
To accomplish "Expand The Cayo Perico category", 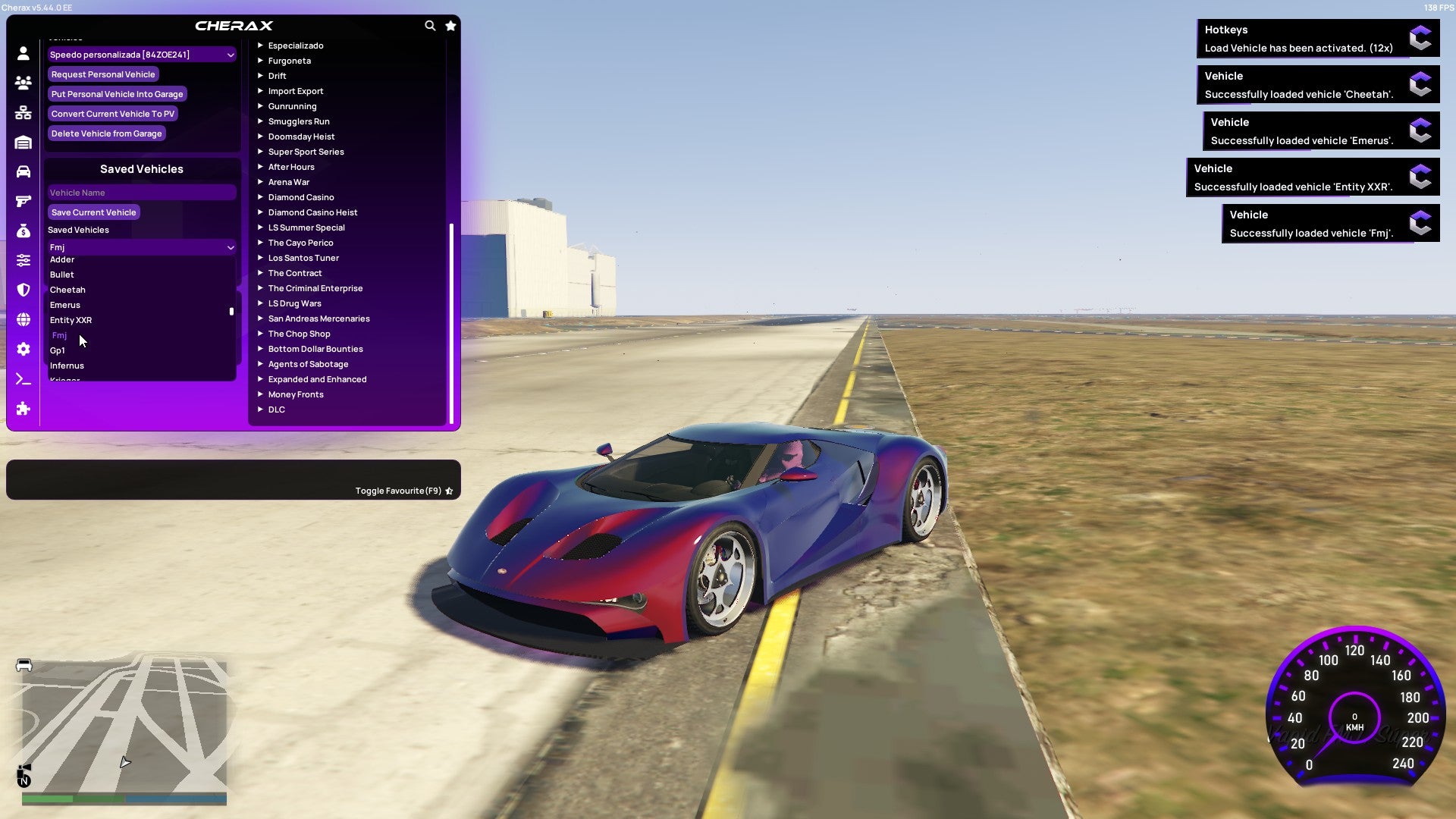I will 300,242.
